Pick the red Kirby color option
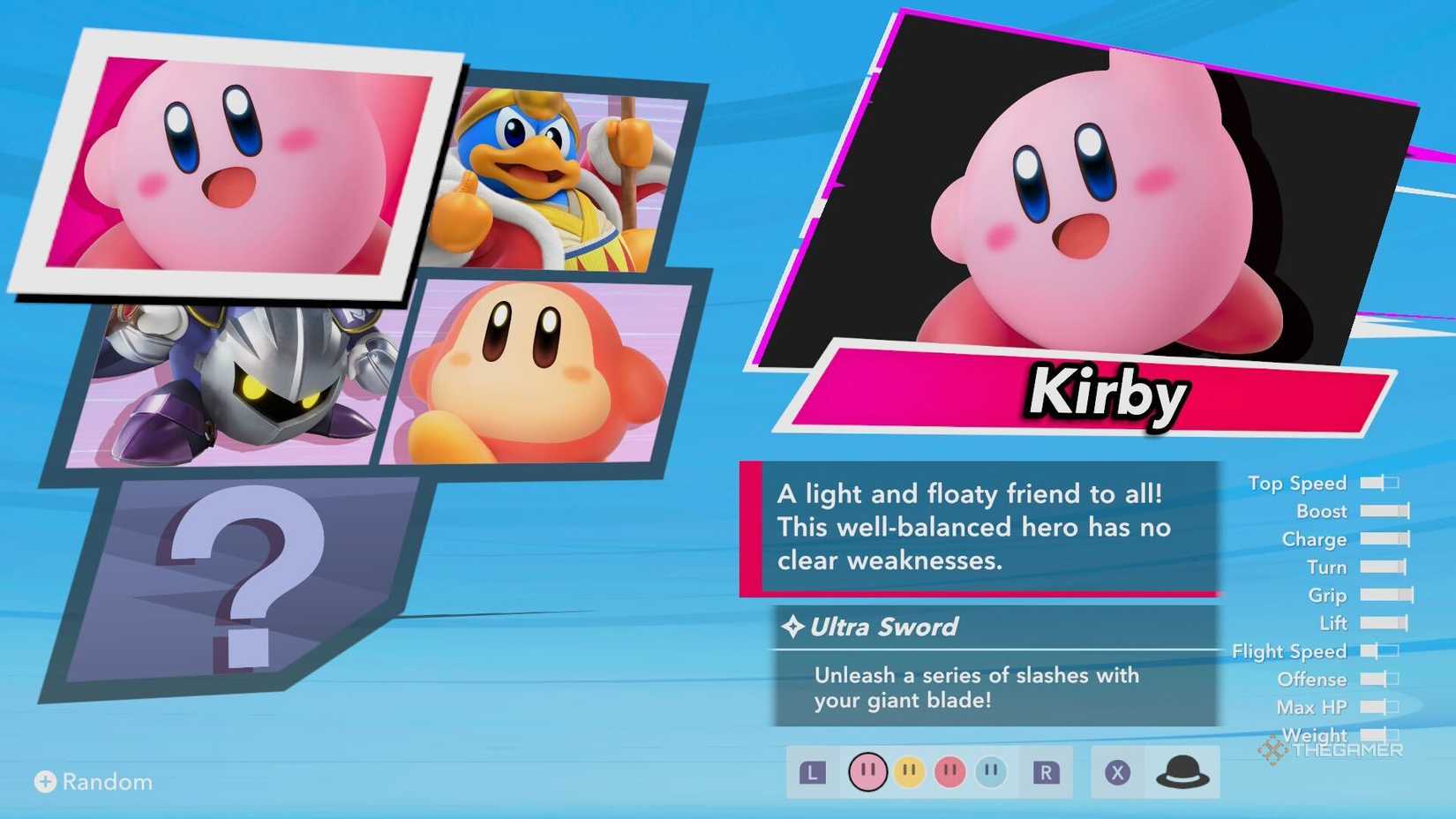The image size is (1456, 819). coord(949,770)
